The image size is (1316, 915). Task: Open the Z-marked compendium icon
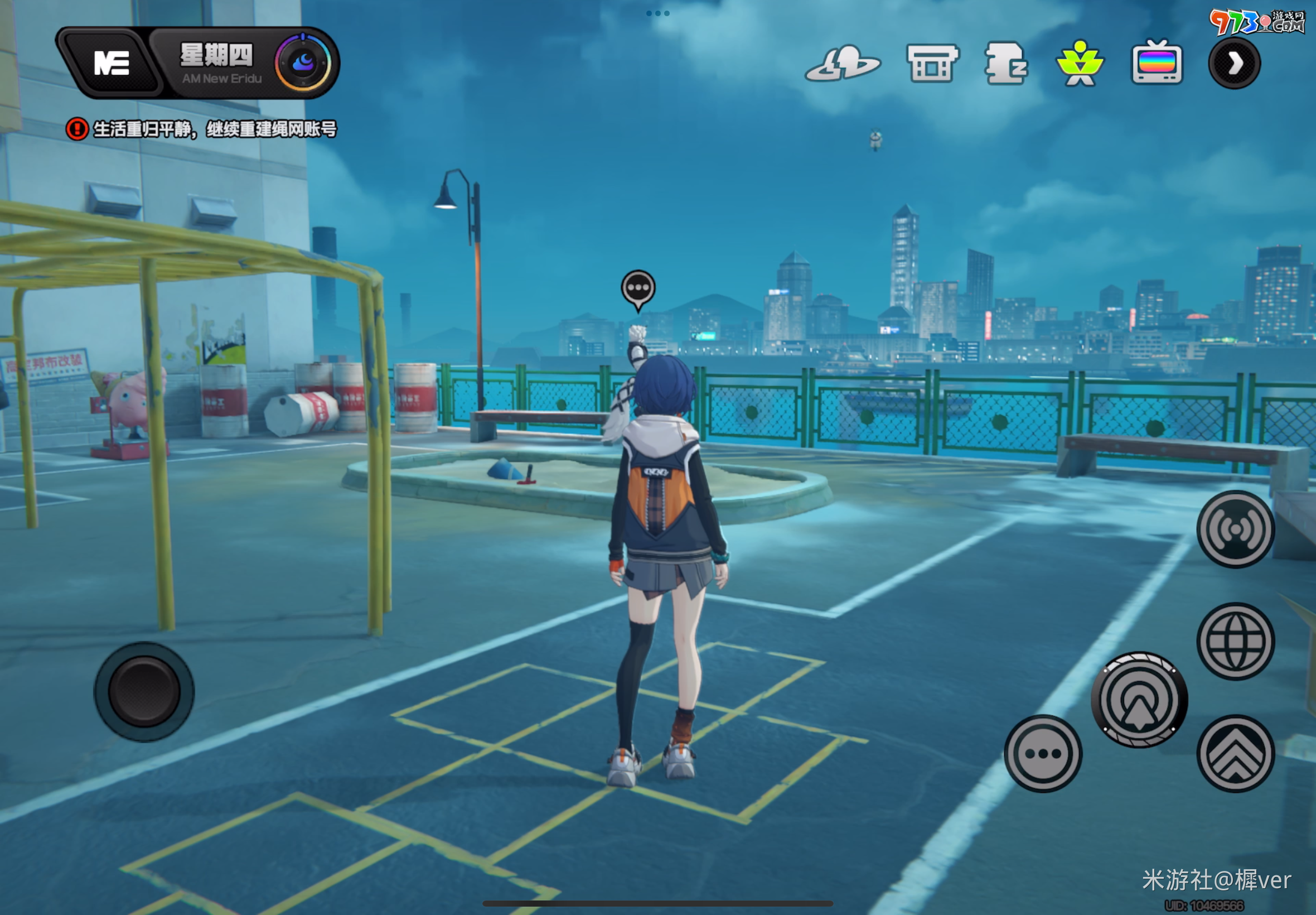(x=1006, y=64)
